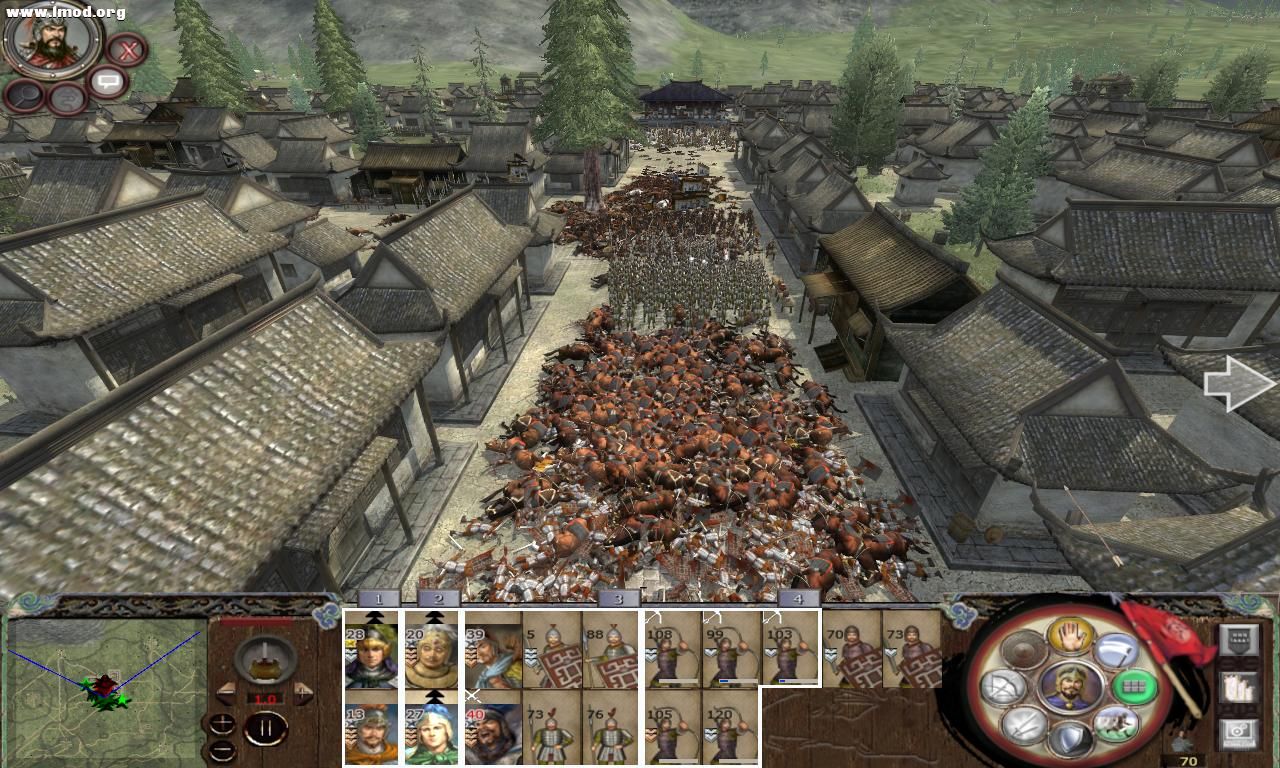The height and width of the screenshot is (768, 1280).
Task: Open the speech bubble message icon top left
Action: pyautogui.click(x=108, y=81)
